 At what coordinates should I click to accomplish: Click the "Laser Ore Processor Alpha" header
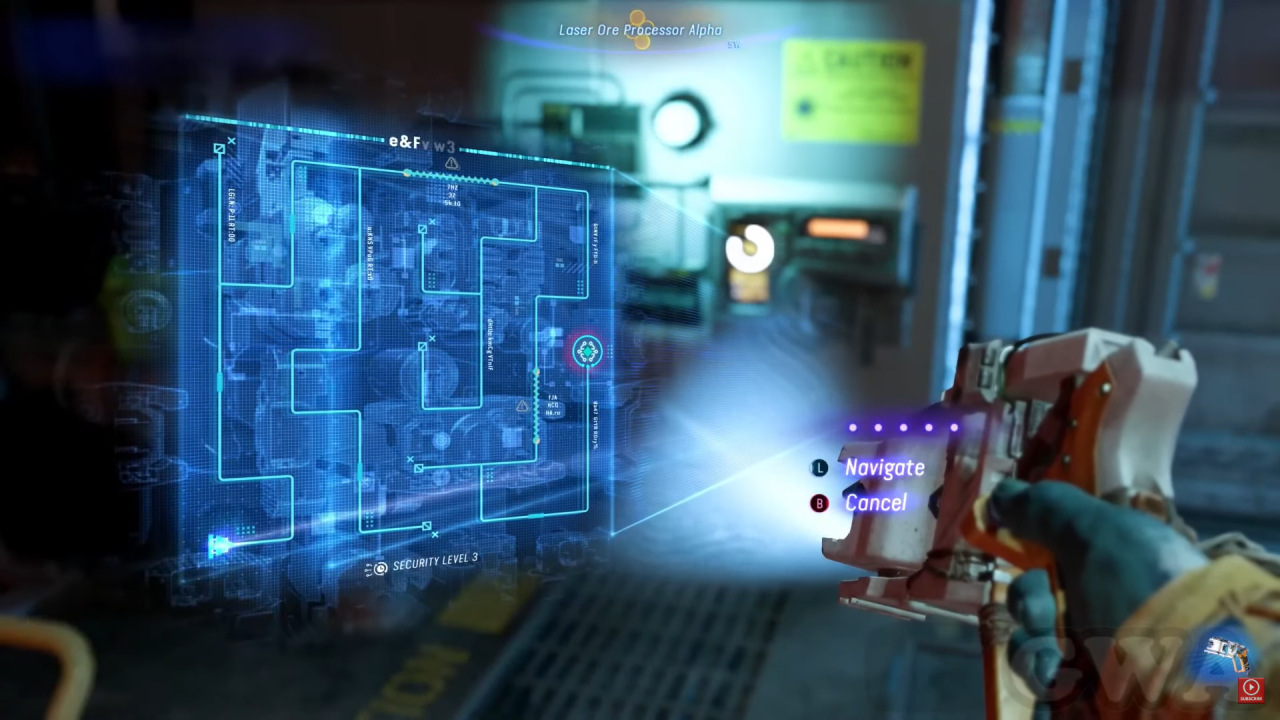[639, 30]
